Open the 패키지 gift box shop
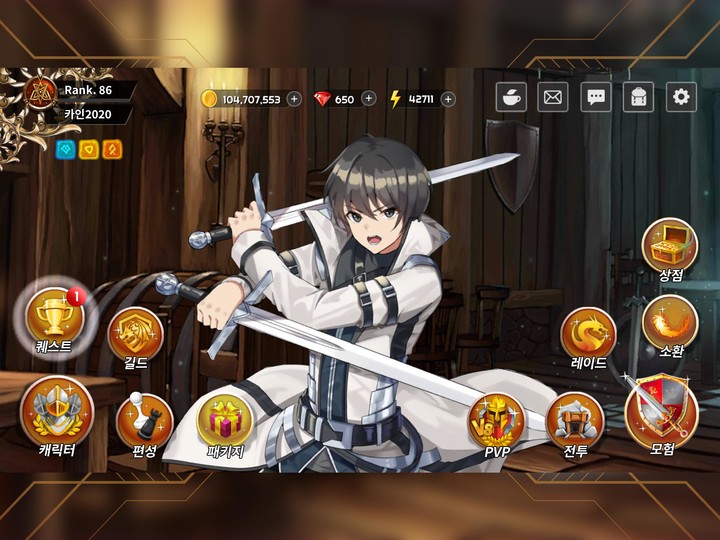The width and height of the screenshot is (720, 540). (x=224, y=420)
